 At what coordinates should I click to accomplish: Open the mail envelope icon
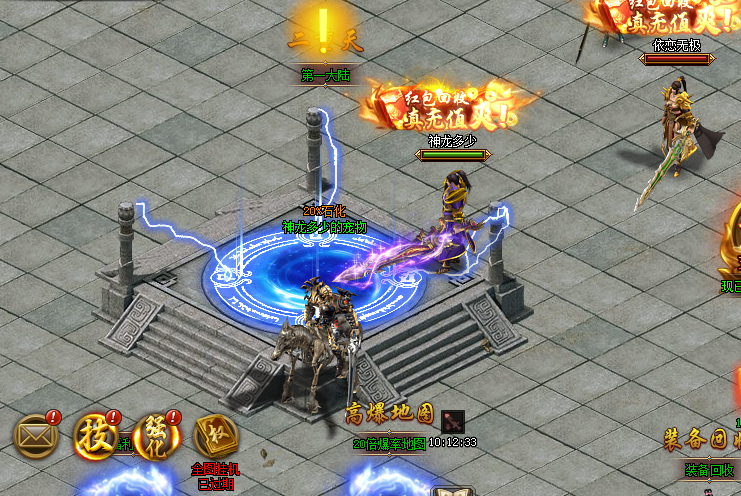tap(35, 435)
